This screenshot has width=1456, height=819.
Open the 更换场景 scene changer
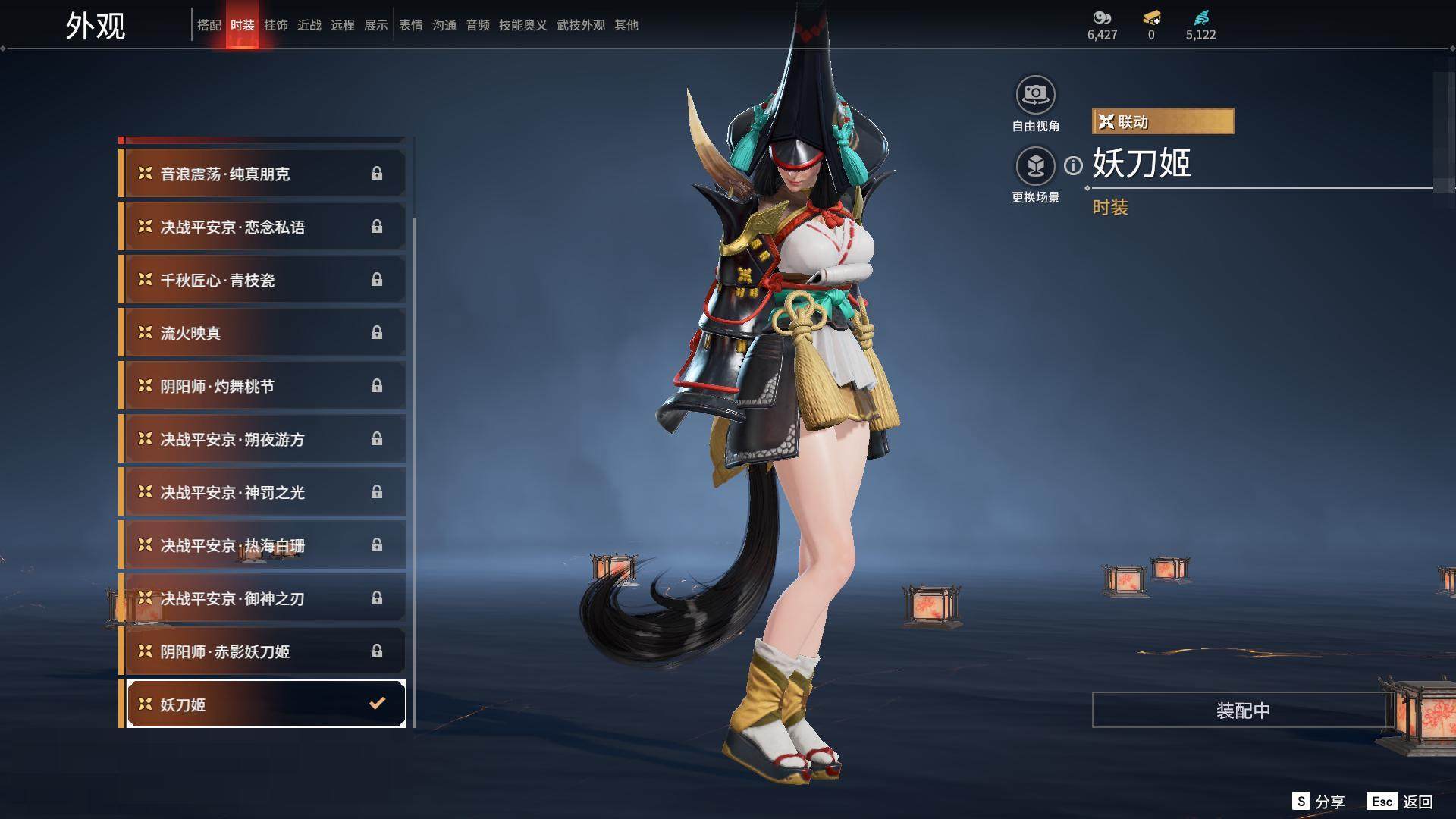pyautogui.click(x=1035, y=166)
